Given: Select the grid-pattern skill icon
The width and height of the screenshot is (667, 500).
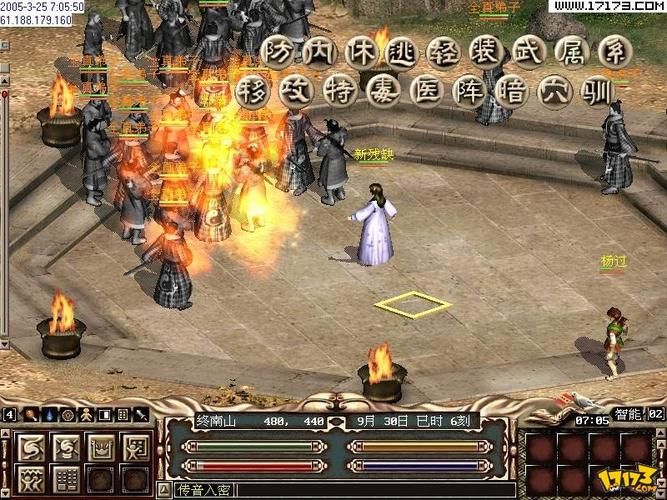Looking at the screenshot, I should (65, 478).
